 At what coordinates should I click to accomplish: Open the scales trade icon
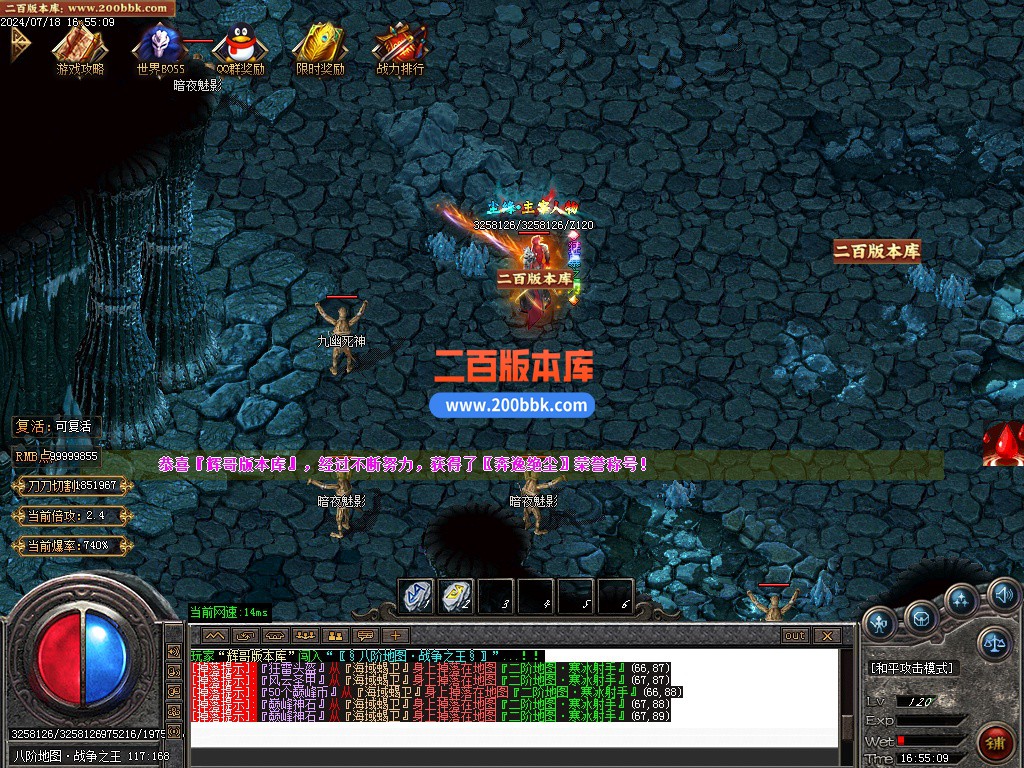coord(994,643)
